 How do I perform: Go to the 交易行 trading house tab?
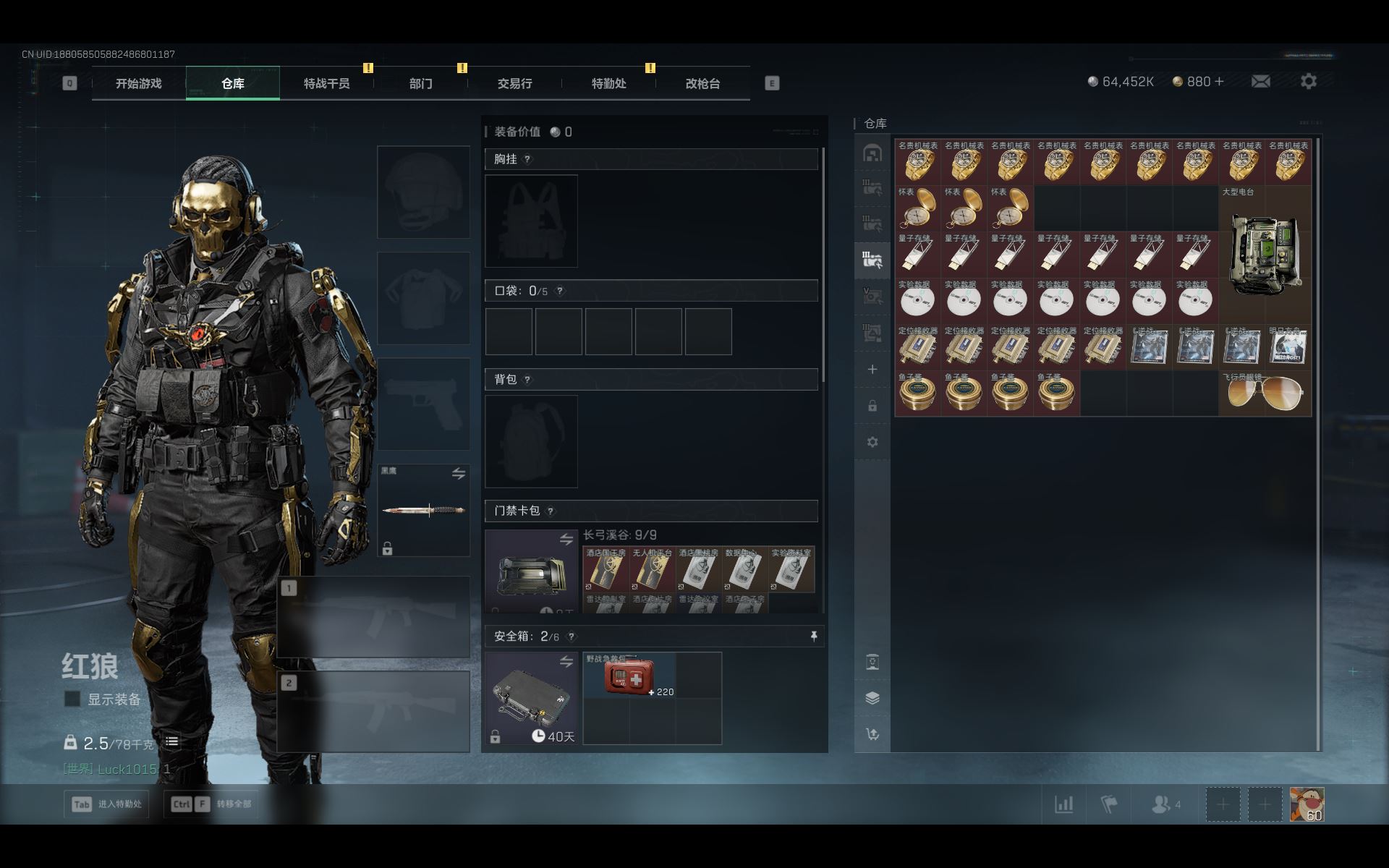[x=514, y=84]
